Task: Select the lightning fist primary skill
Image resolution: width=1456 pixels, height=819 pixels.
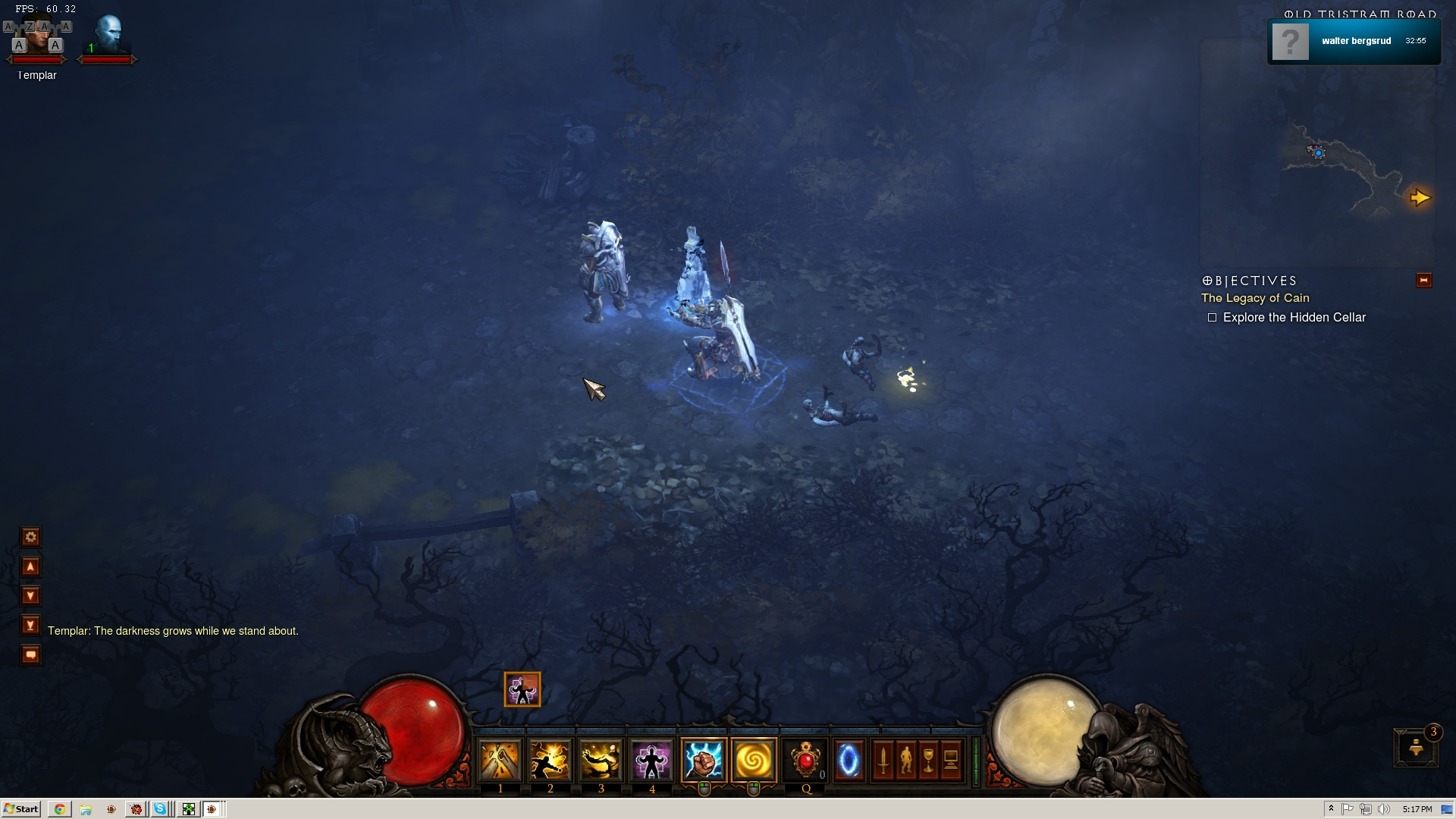Action: click(x=703, y=760)
